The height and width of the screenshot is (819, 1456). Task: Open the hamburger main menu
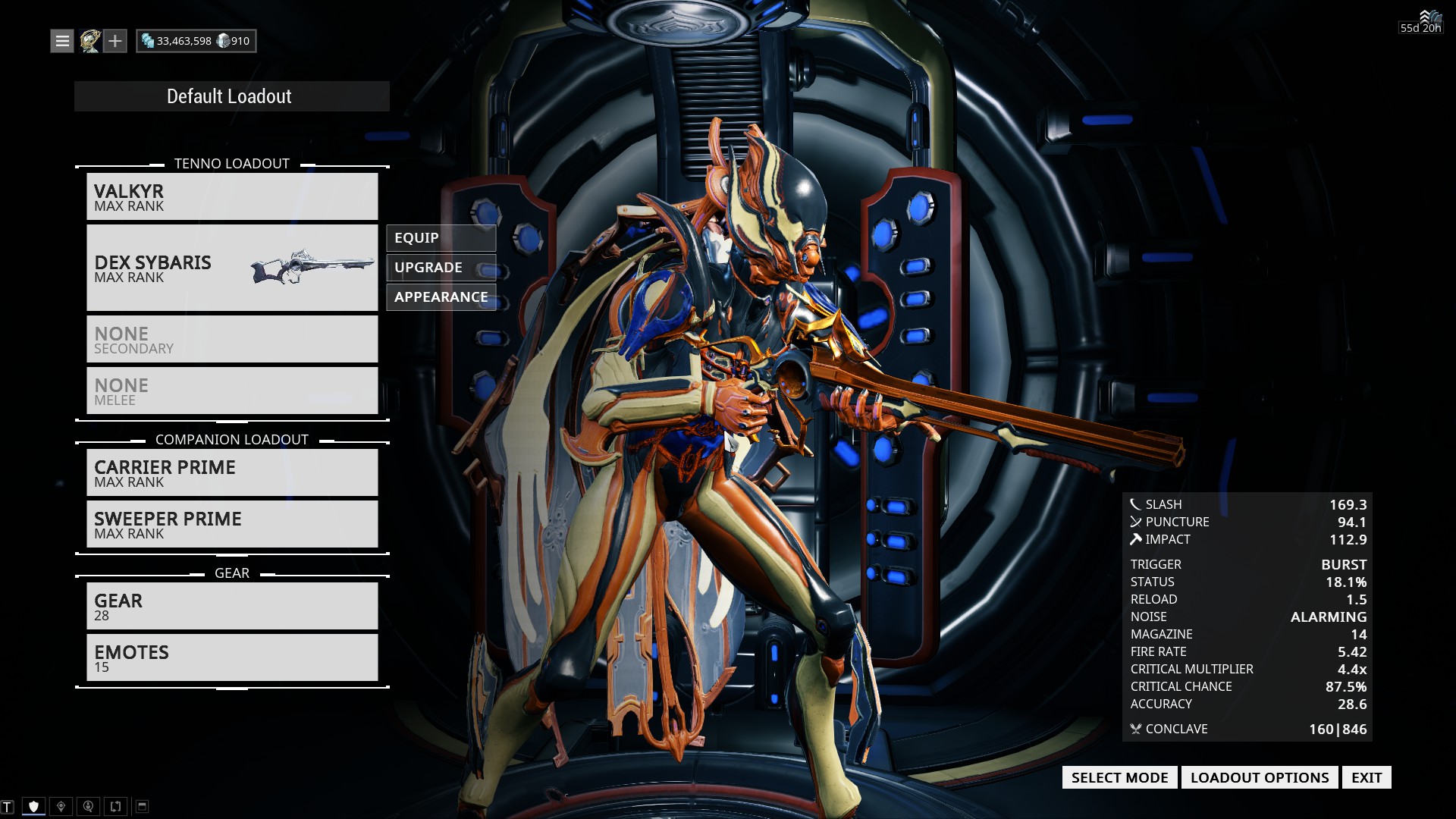[x=62, y=41]
